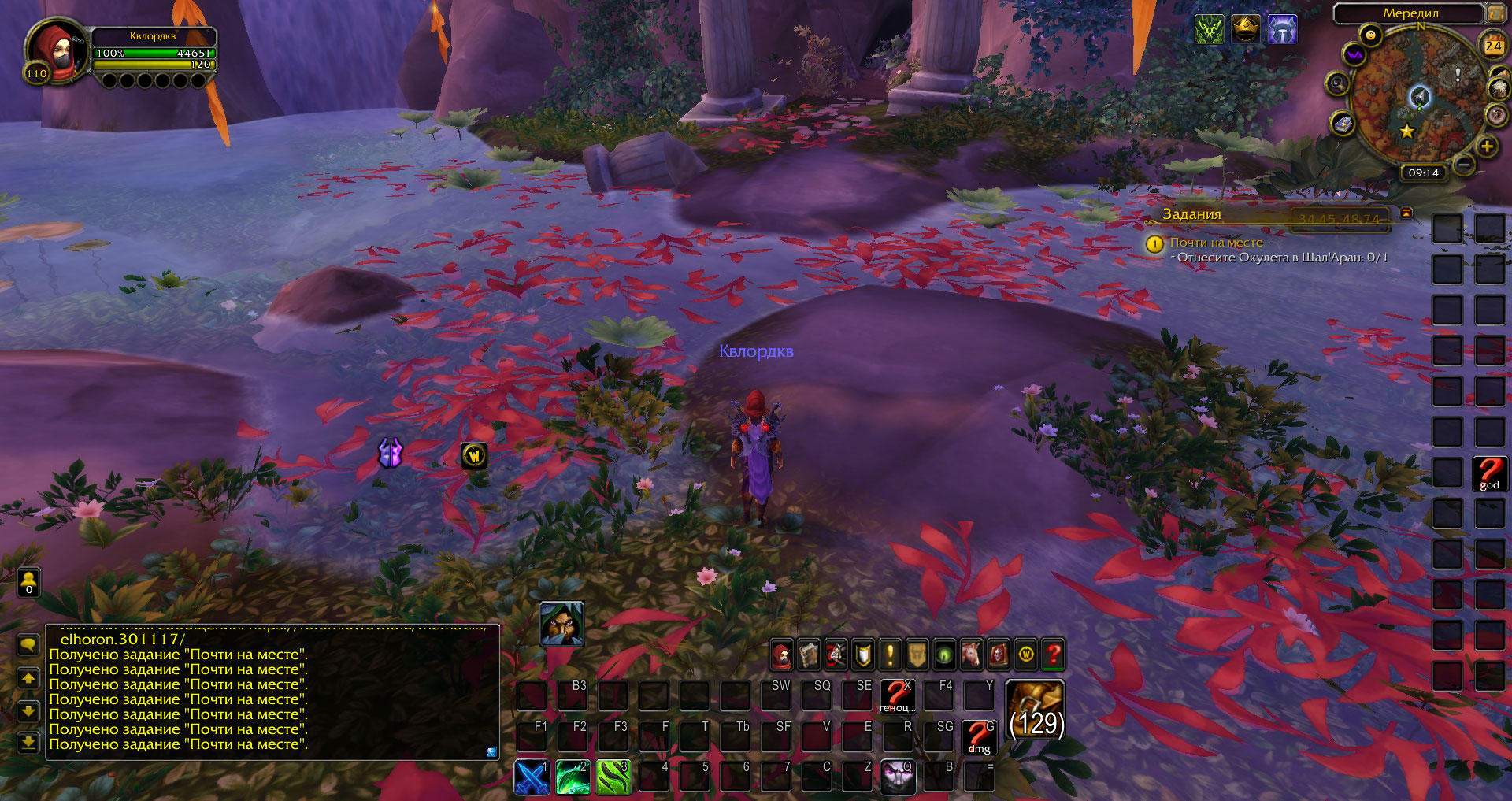Collapse the Задания objectives tracker
Screen dimensions: 1512x801
point(1406,213)
